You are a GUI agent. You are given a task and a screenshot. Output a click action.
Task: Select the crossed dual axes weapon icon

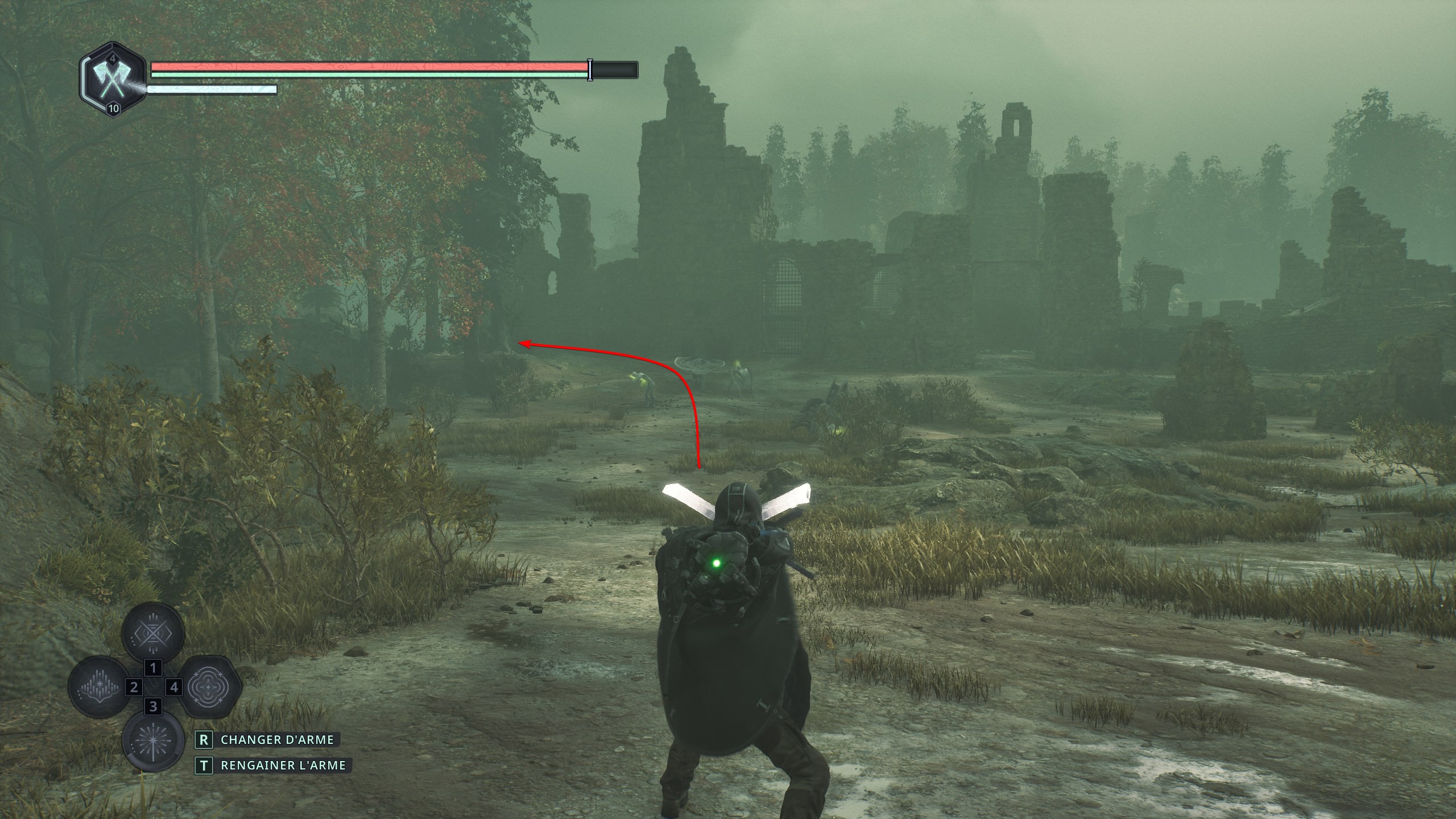(112, 80)
